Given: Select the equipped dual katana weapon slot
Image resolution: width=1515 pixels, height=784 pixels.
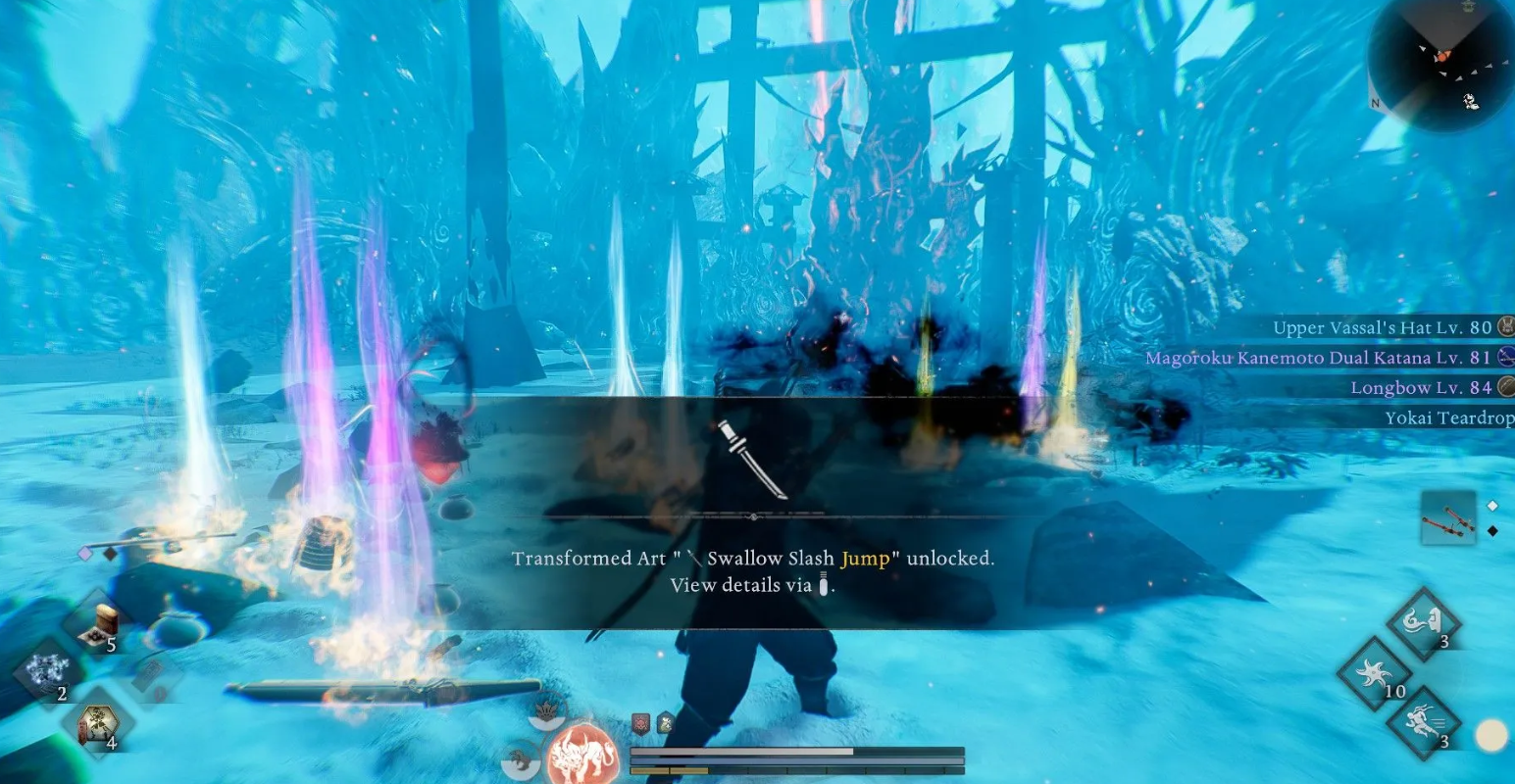Looking at the screenshot, I should click(1447, 517).
